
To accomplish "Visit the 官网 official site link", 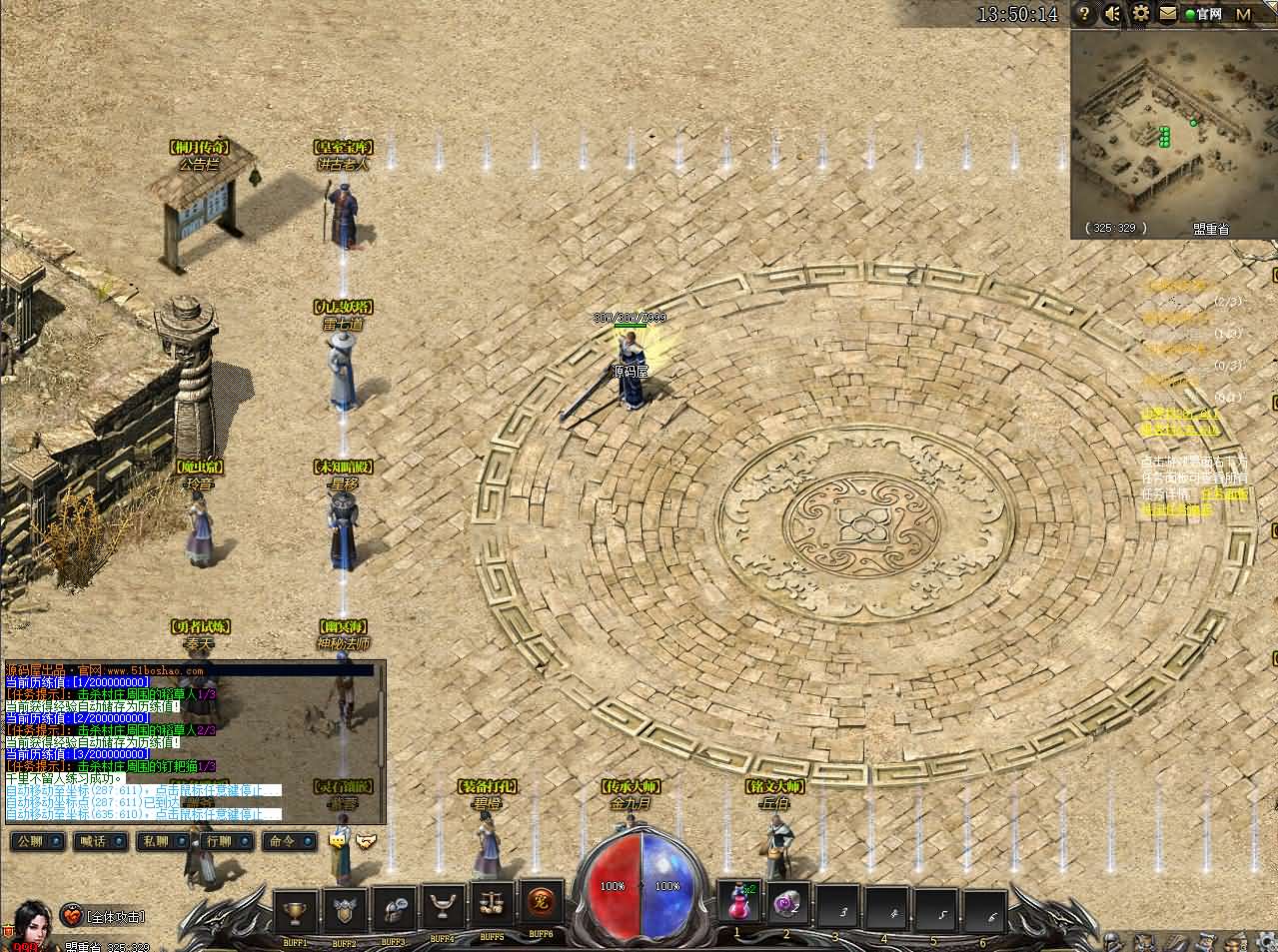I will (x=1203, y=14).
